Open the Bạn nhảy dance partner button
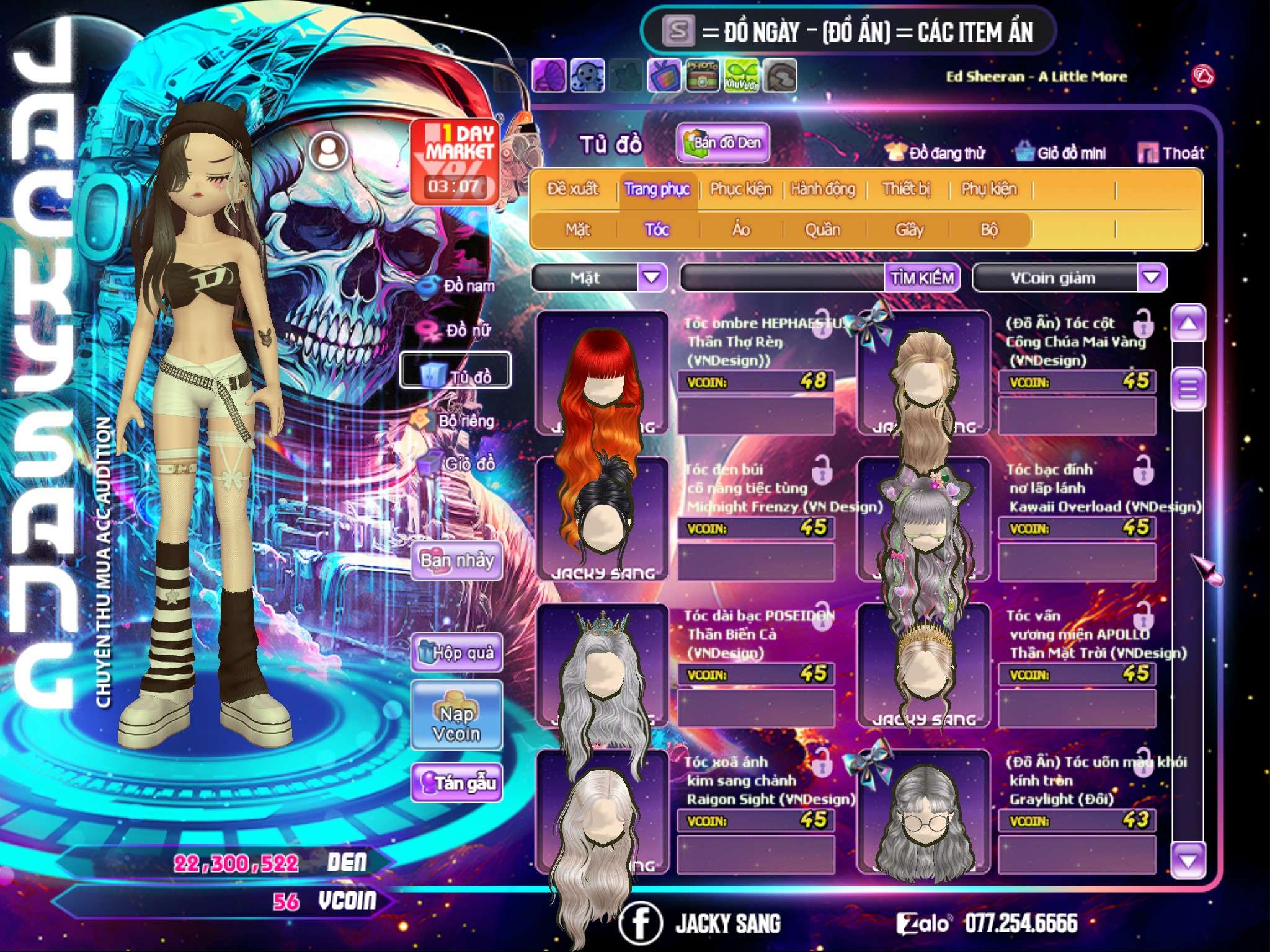 pos(456,561)
